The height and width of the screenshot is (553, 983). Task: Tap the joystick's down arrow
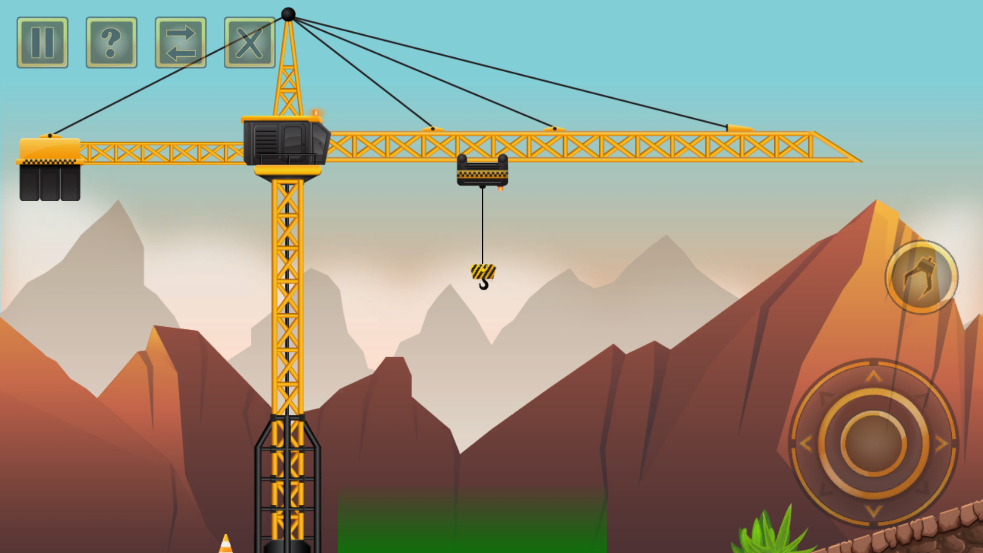(x=873, y=511)
